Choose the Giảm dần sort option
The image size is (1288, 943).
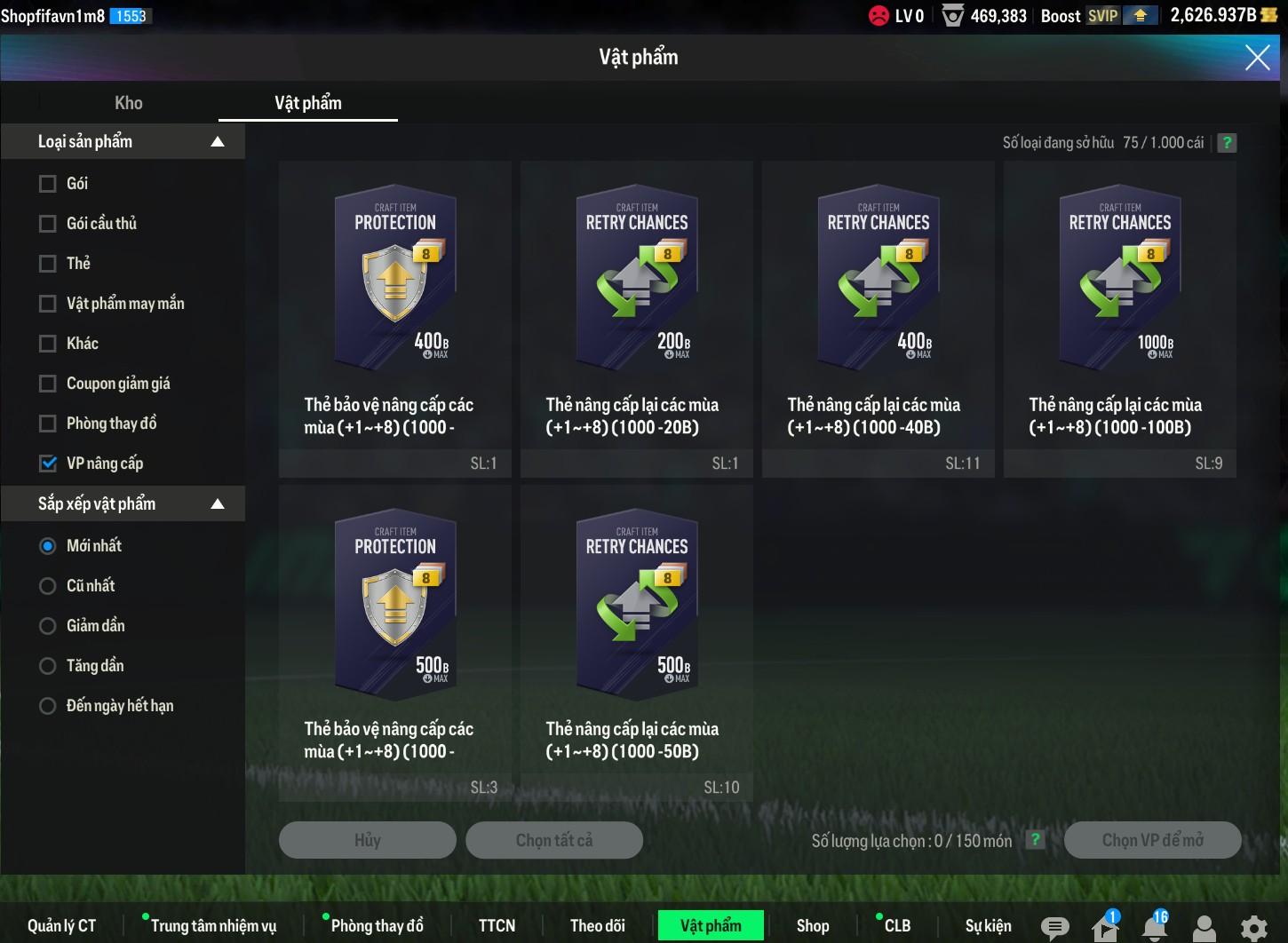pyautogui.click(x=48, y=626)
